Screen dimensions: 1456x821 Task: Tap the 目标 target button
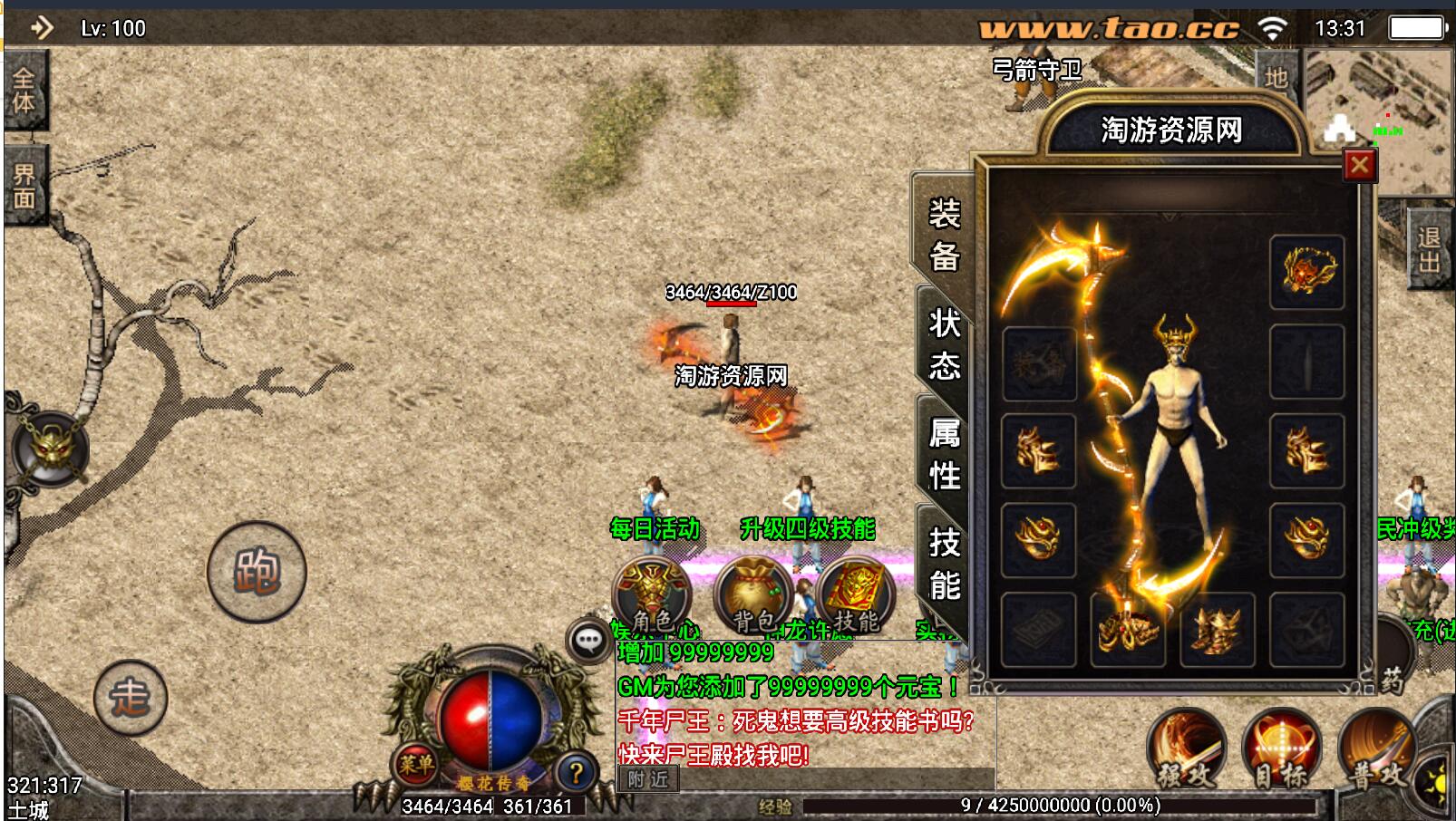coord(1280,749)
